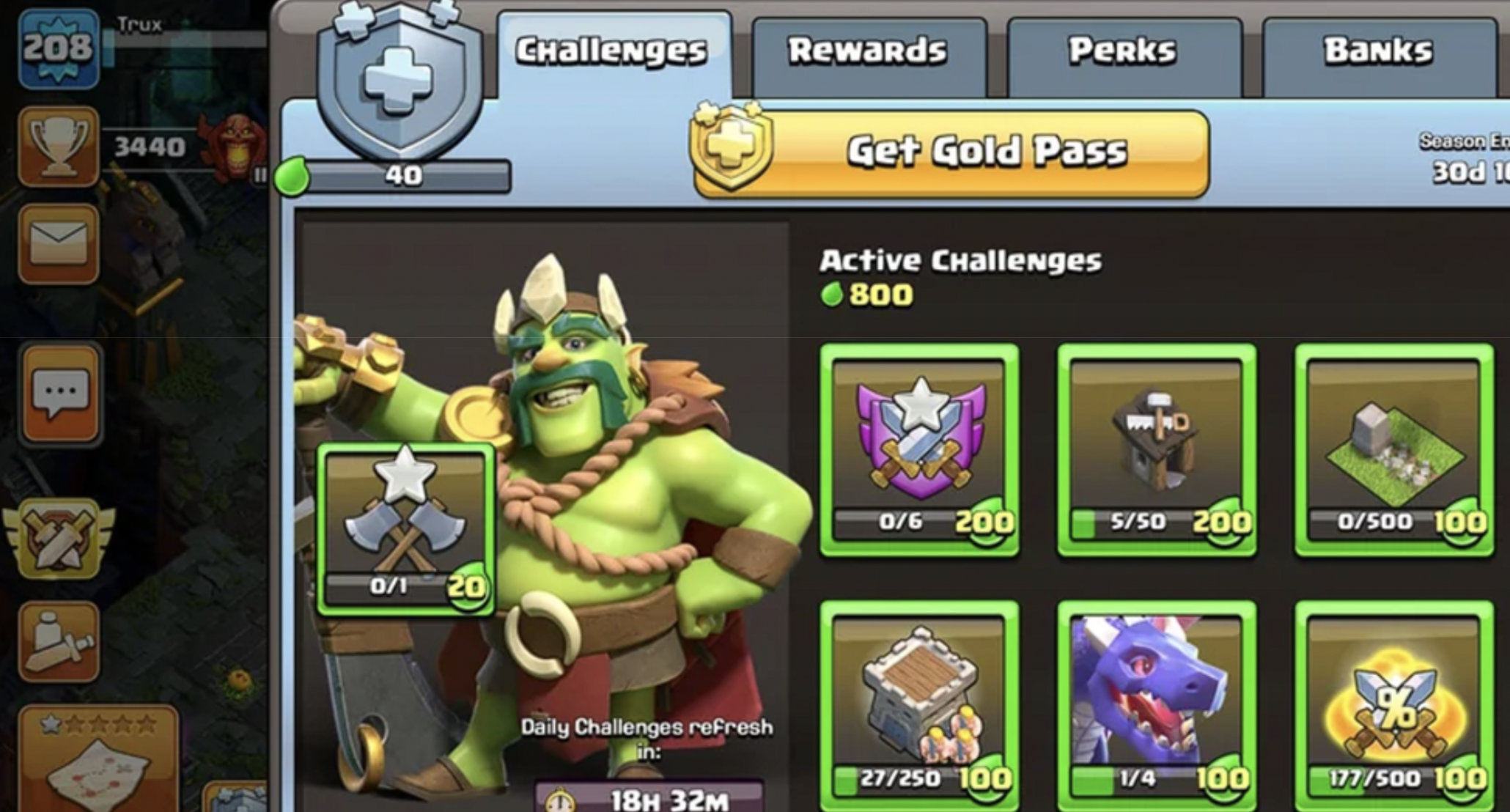Open the crossed swords winged badge icon
The width and height of the screenshot is (1510, 812).
pos(59,539)
